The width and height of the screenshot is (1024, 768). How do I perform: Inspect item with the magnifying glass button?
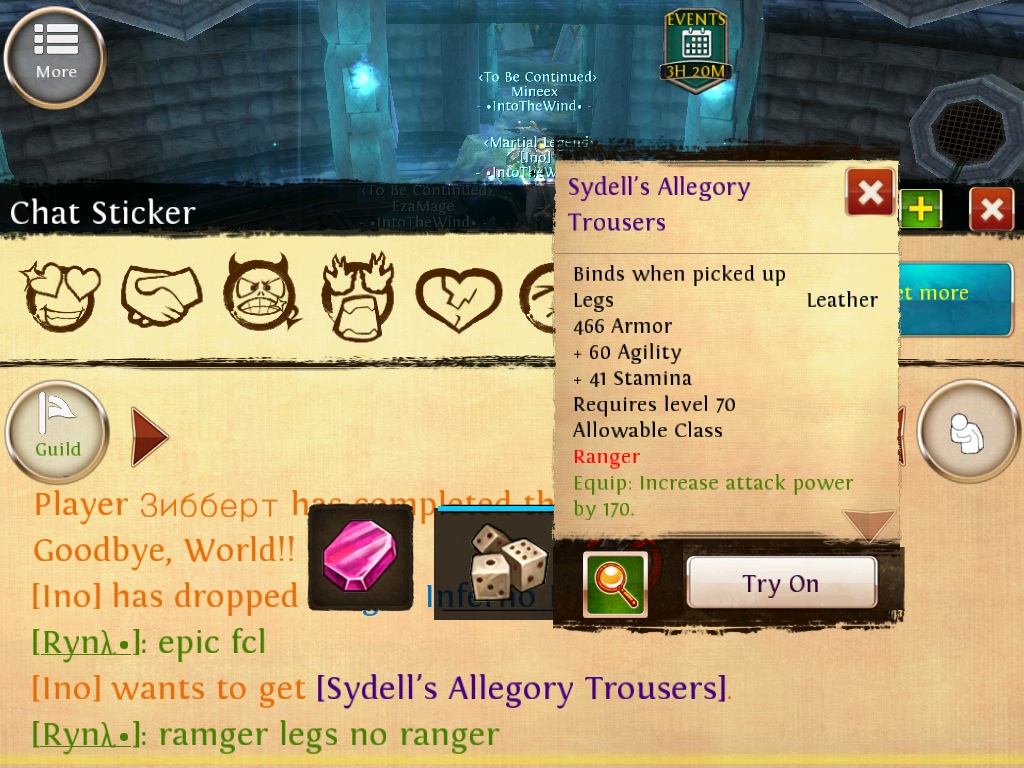[x=615, y=584]
